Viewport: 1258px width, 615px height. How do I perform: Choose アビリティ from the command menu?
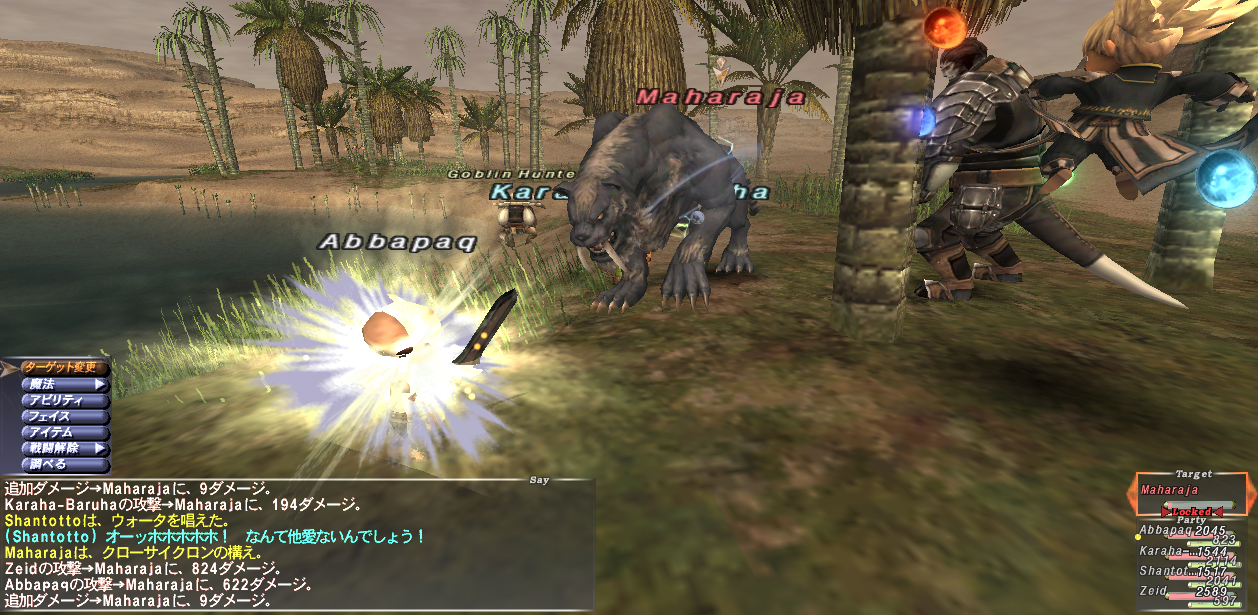click(62, 400)
